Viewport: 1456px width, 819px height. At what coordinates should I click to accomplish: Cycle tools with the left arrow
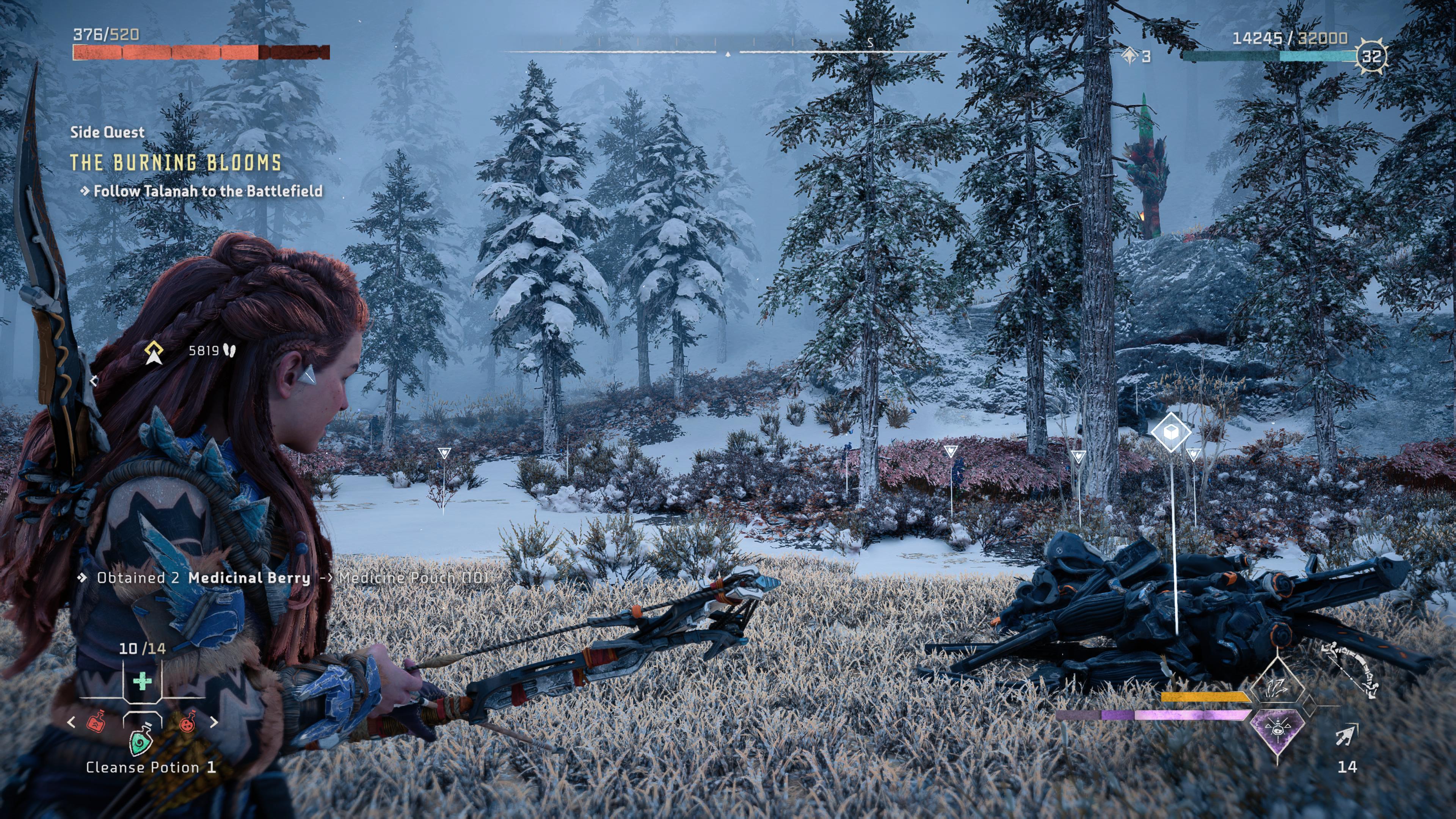coord(71,722)
